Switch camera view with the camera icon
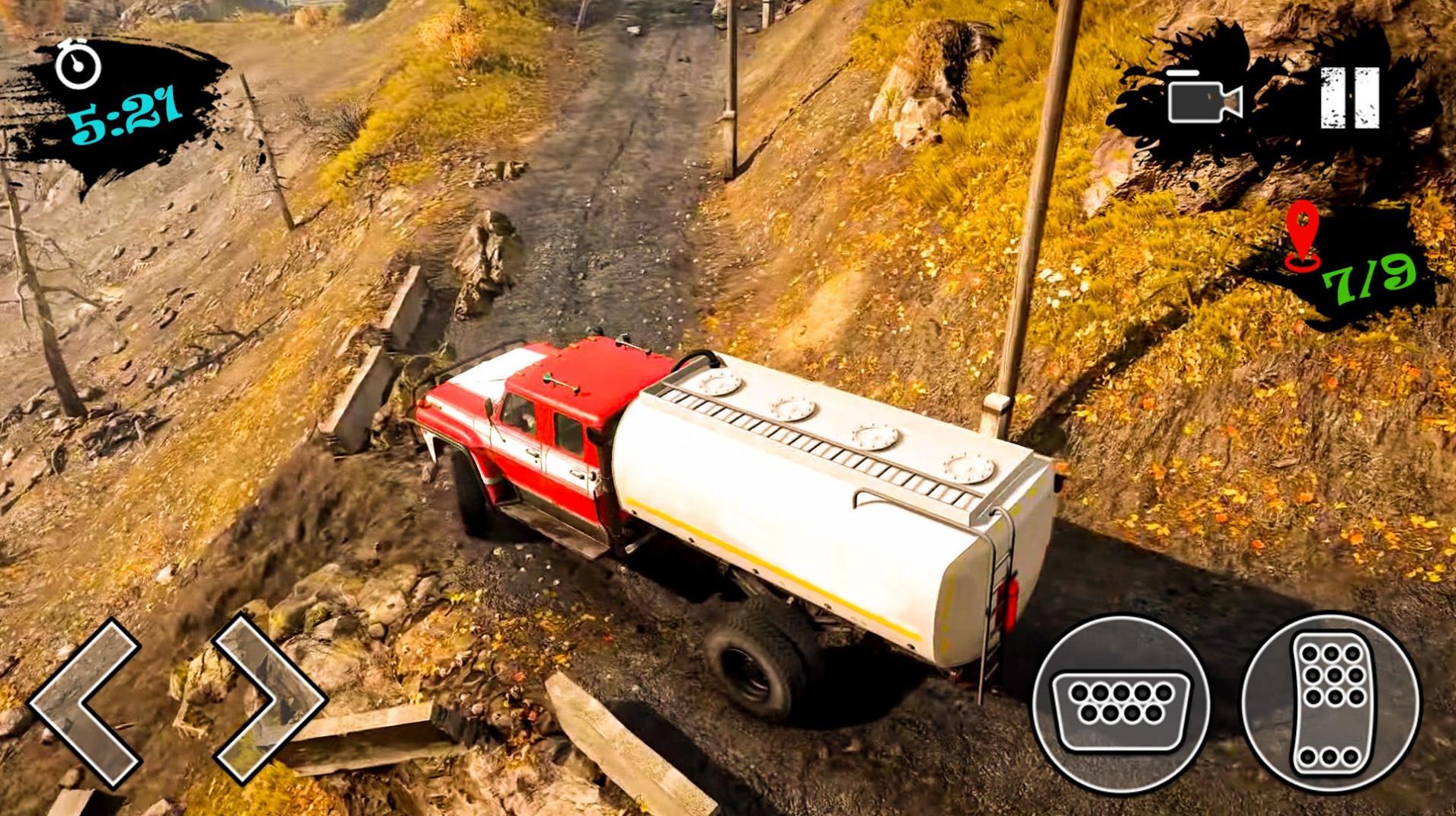1456x816 pixels. click(x=1204, y=98)
